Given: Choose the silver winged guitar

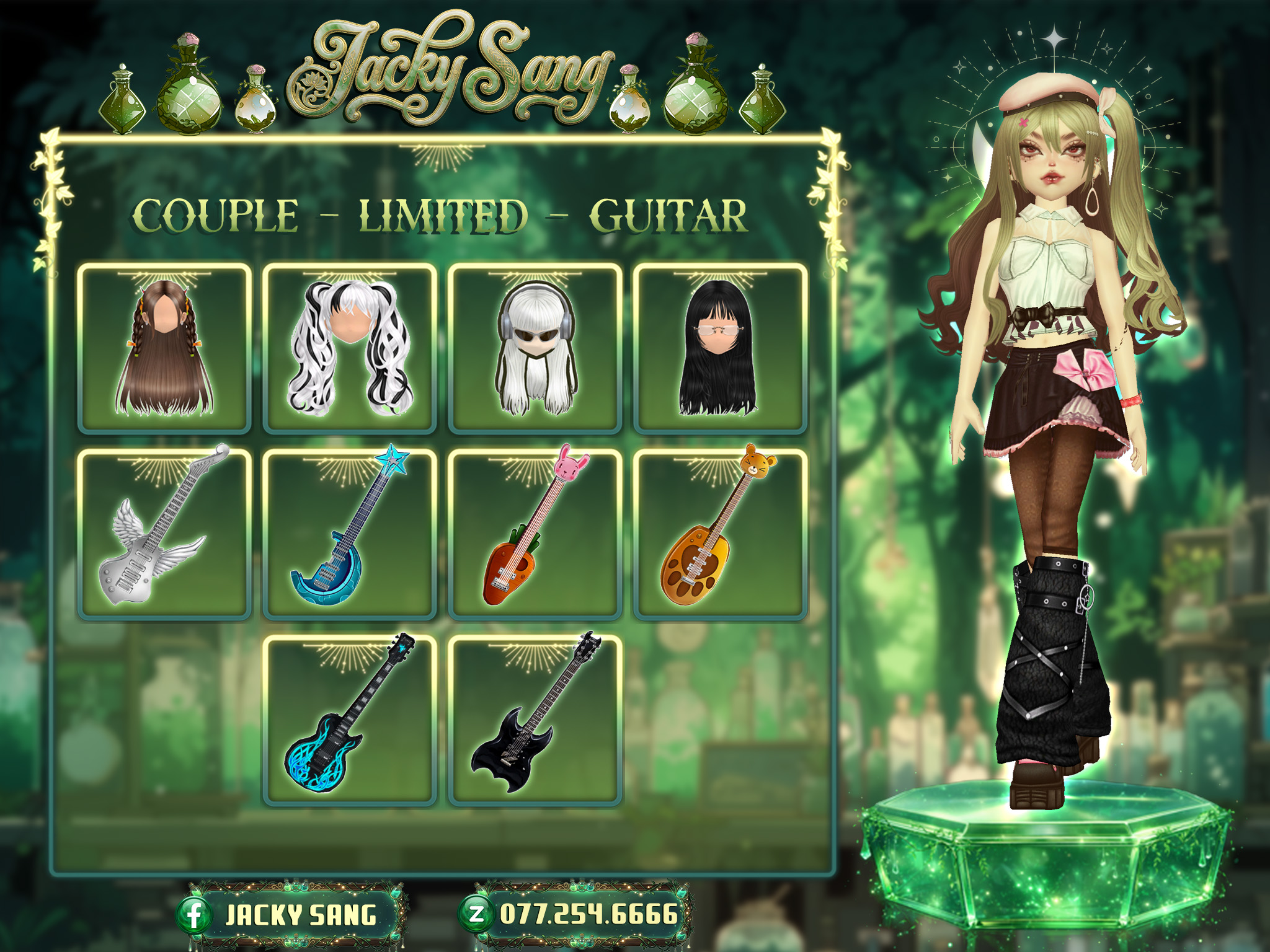Looking at the screenshot, I should coord(164,534).
